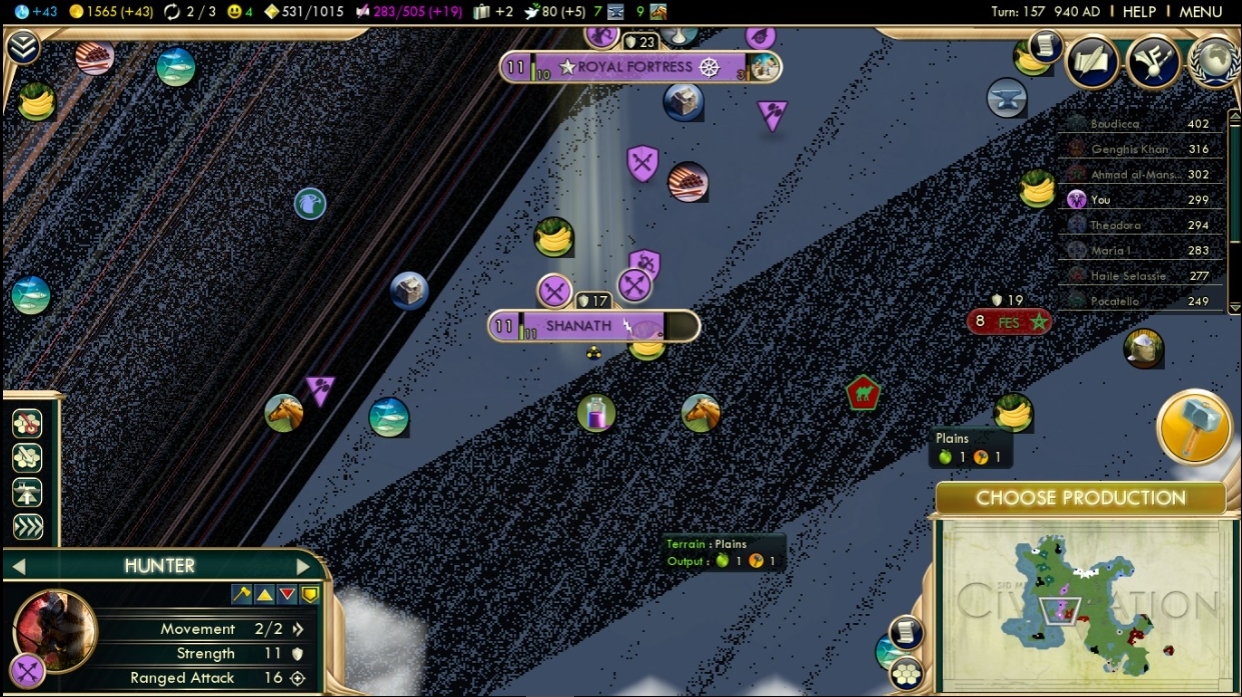Open the MENU button
The width and height of the screenshot is (1242, 697).
click(1200, 12)
